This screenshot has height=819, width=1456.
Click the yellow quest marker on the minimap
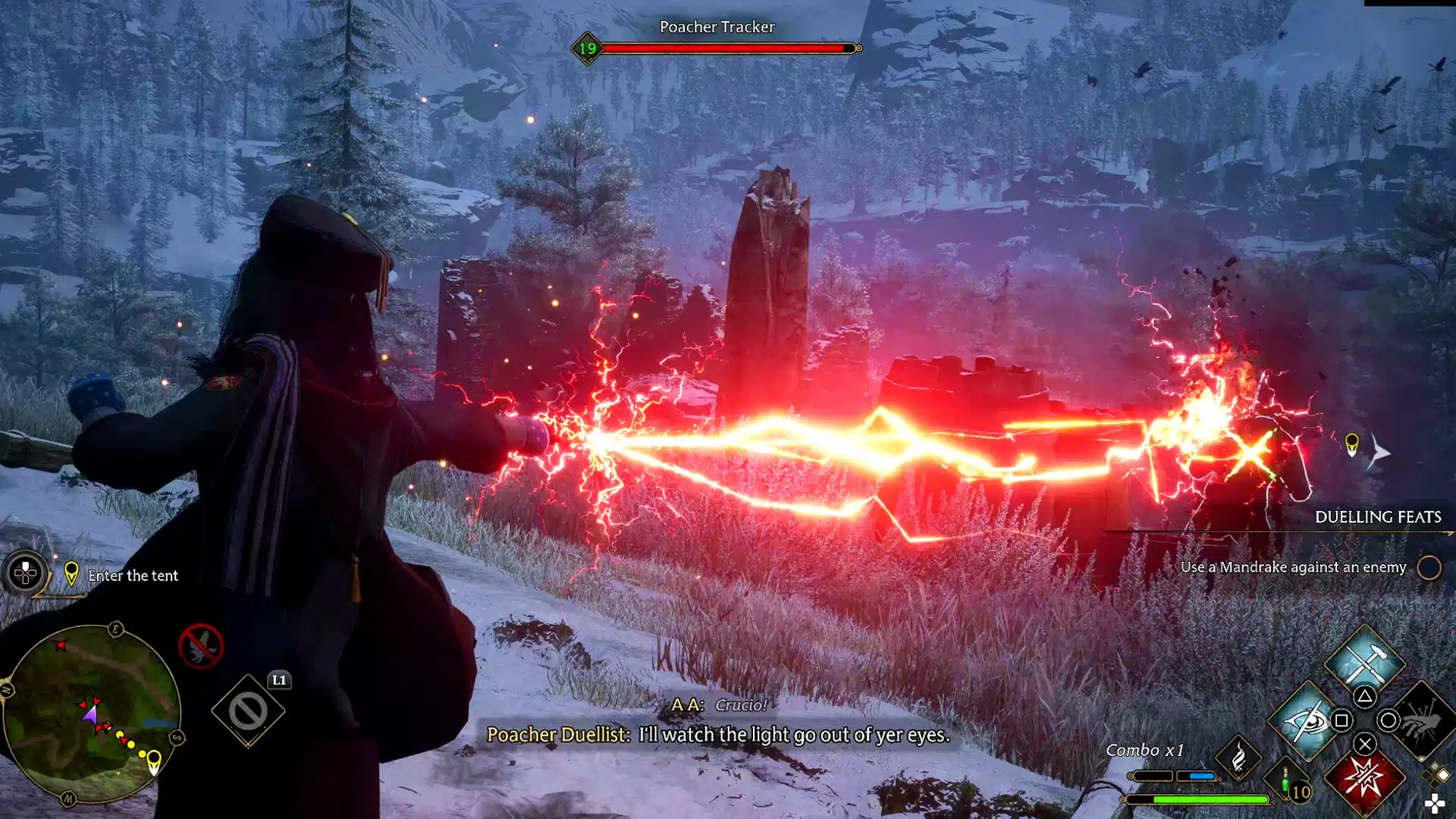[154, 761]
